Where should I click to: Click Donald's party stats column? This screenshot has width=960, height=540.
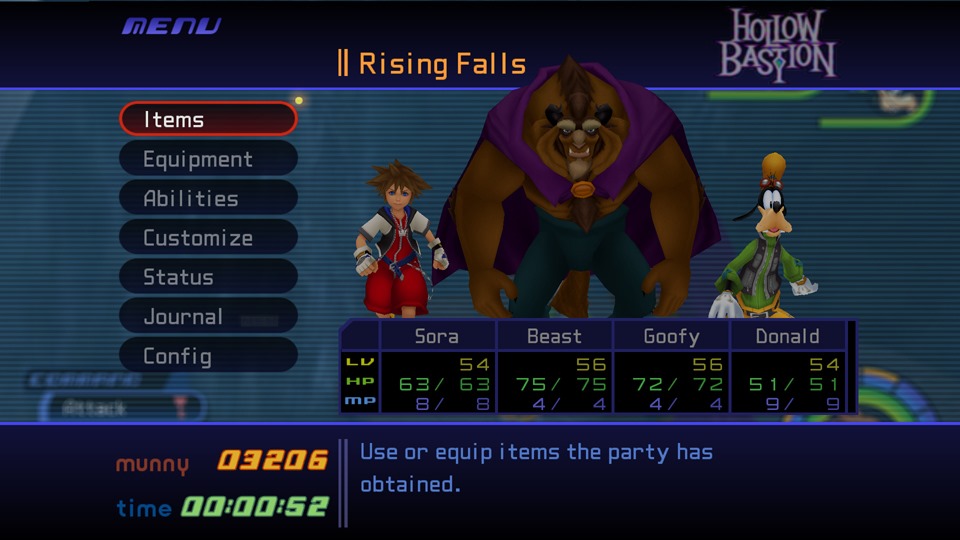[x=788, y=367]
